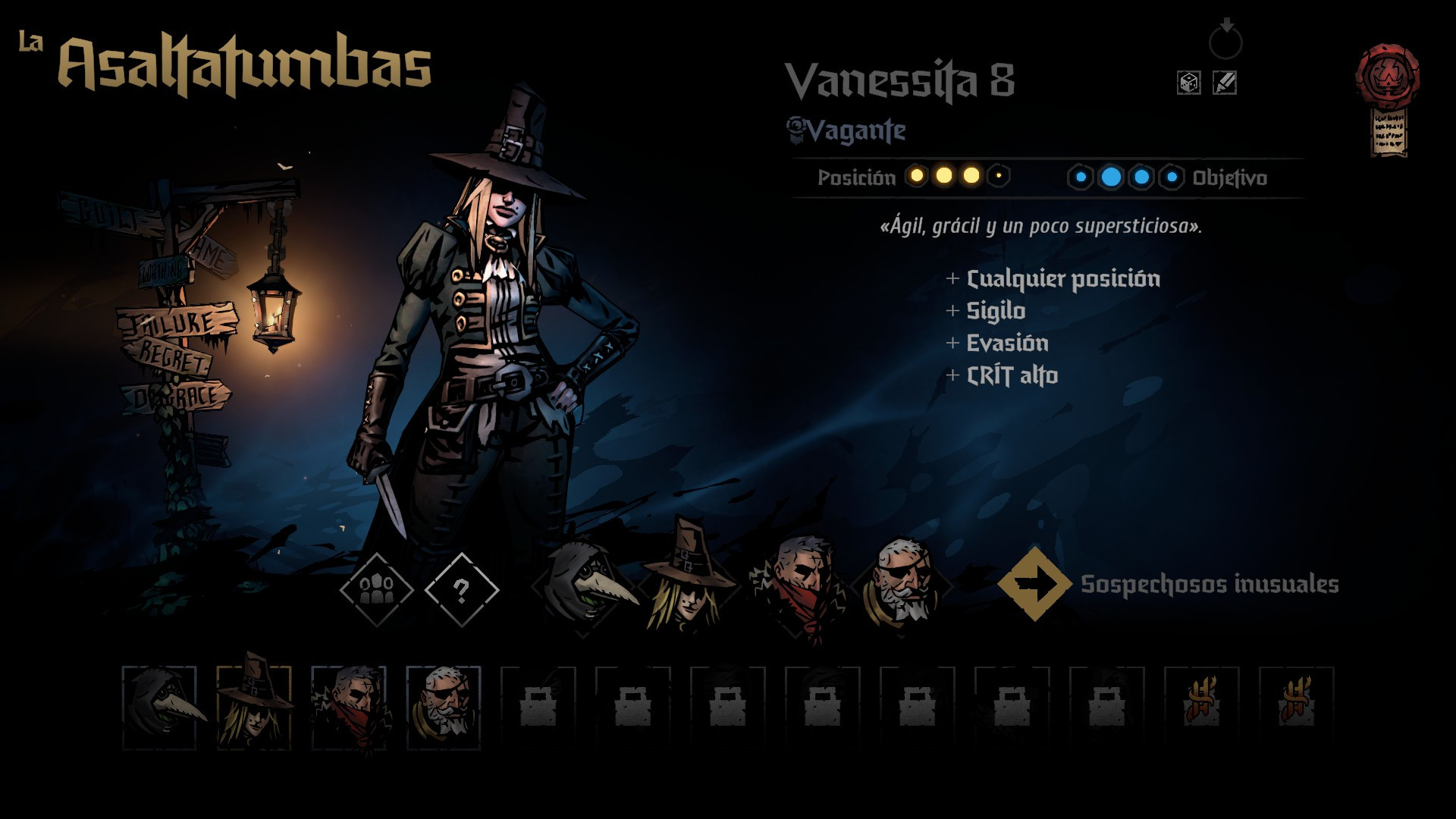Click the circular reset arrow icon
Viewport: 1456px width, 819px height.
click(x=1225, y=41)
